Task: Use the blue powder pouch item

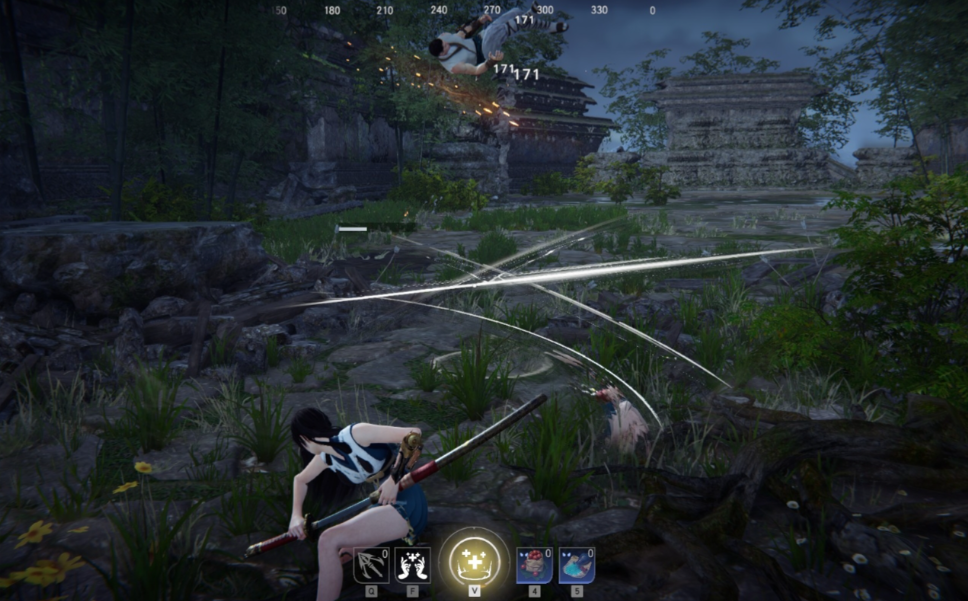Action: pos(576,565)
